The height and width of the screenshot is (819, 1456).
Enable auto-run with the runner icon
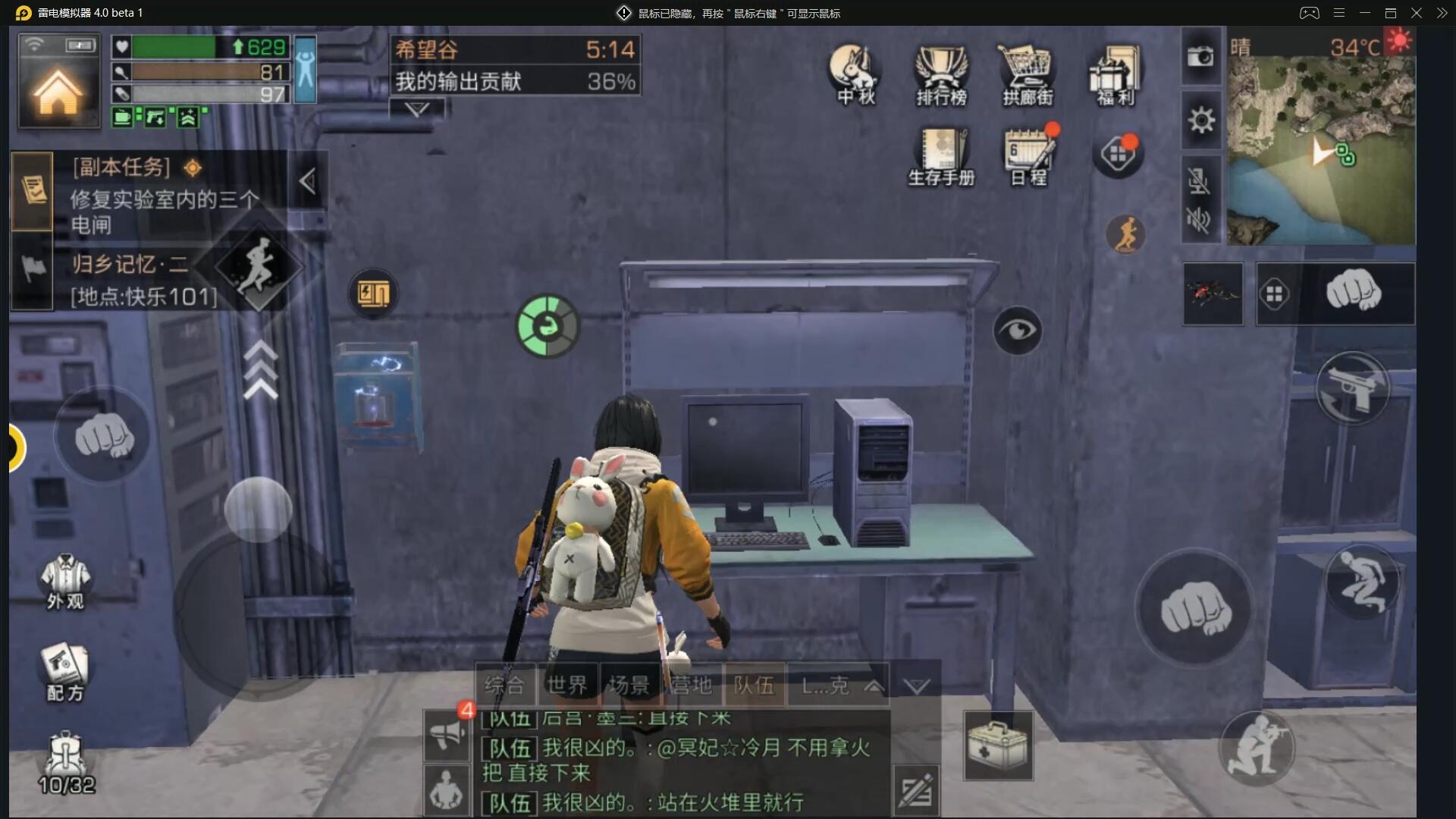pos(1125,234)
